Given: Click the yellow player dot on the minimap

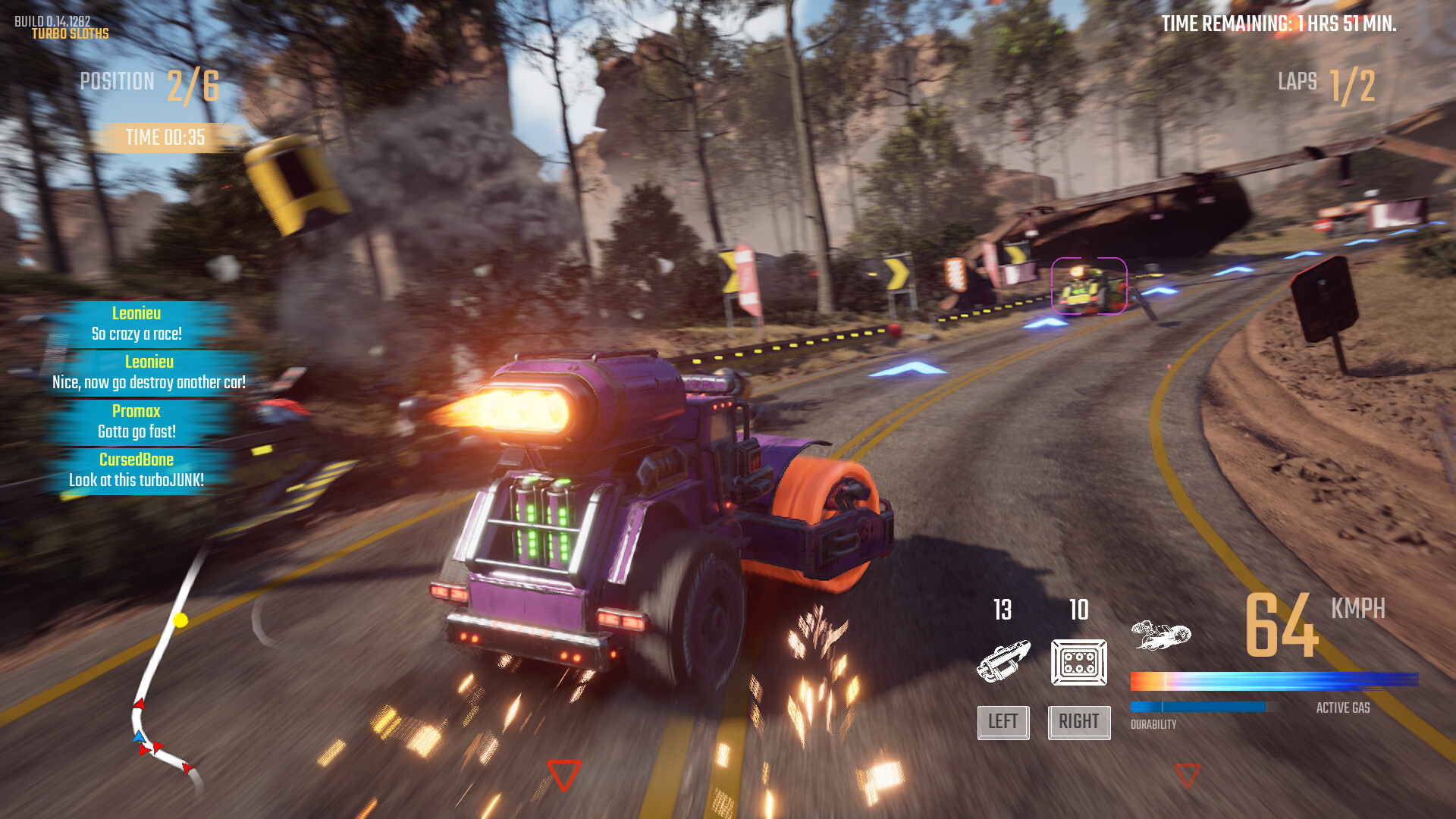Looking at the screenshot, I should [180, 620].
